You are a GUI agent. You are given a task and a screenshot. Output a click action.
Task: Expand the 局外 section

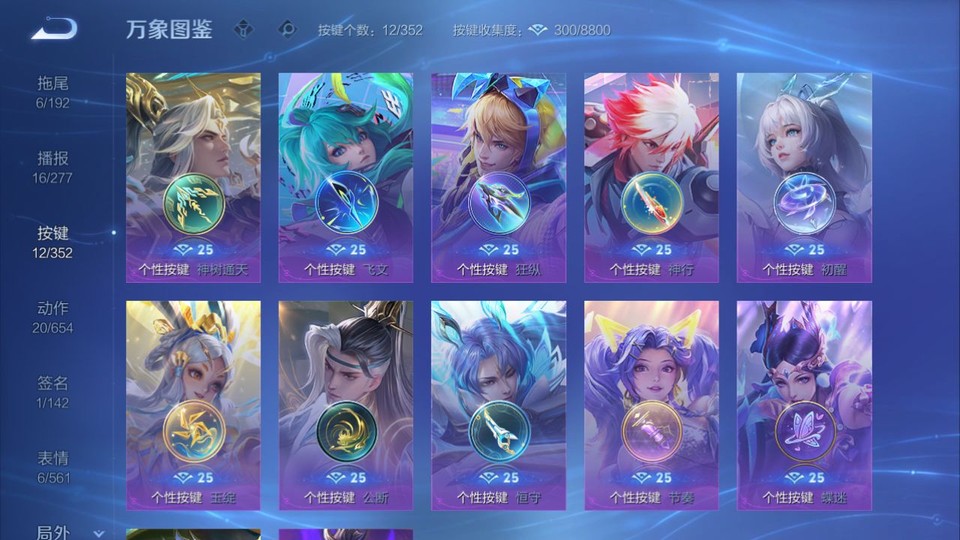coord(68,532)
